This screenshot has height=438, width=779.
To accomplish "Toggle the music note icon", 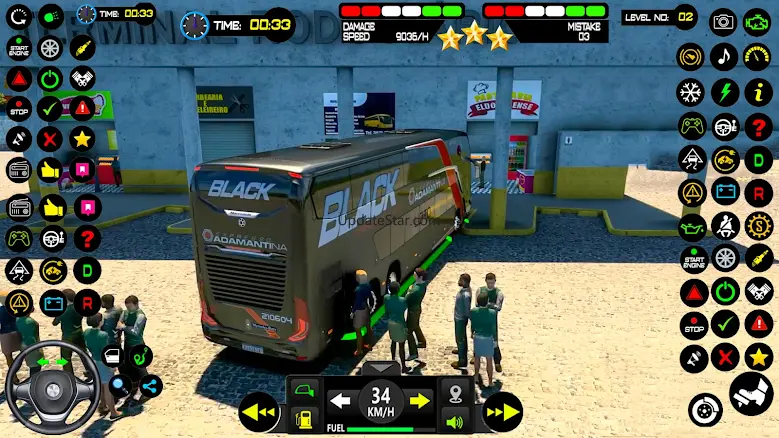I will 726,56.
